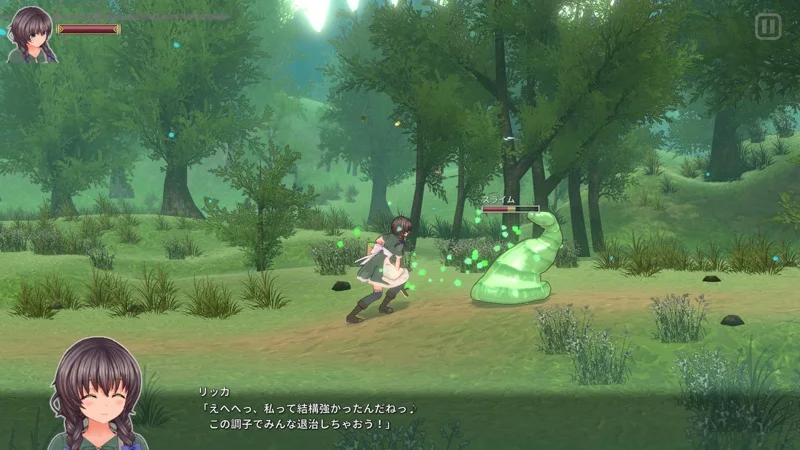
Task: Click the player character portrait icon
Action: click(29, 36)
